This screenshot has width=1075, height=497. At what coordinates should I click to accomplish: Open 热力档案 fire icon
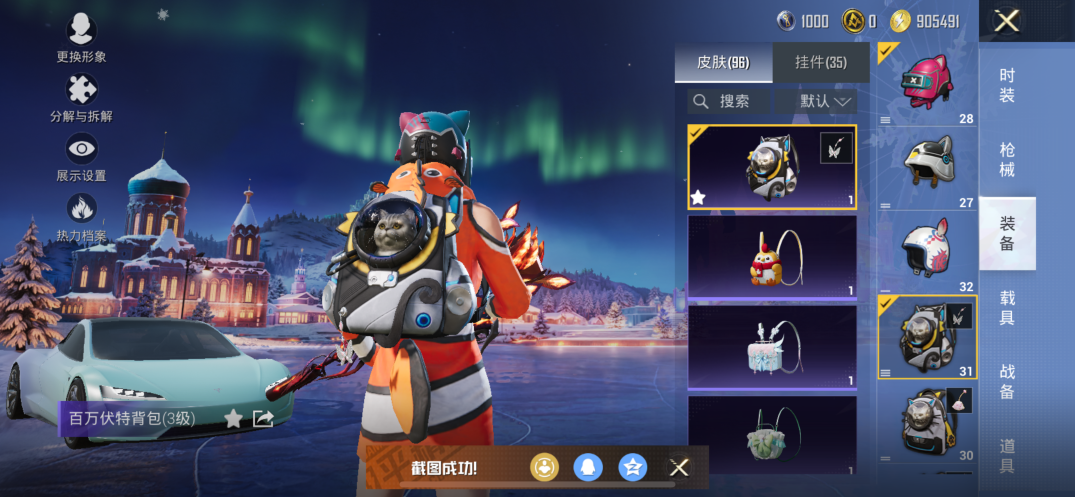[81, 210]
